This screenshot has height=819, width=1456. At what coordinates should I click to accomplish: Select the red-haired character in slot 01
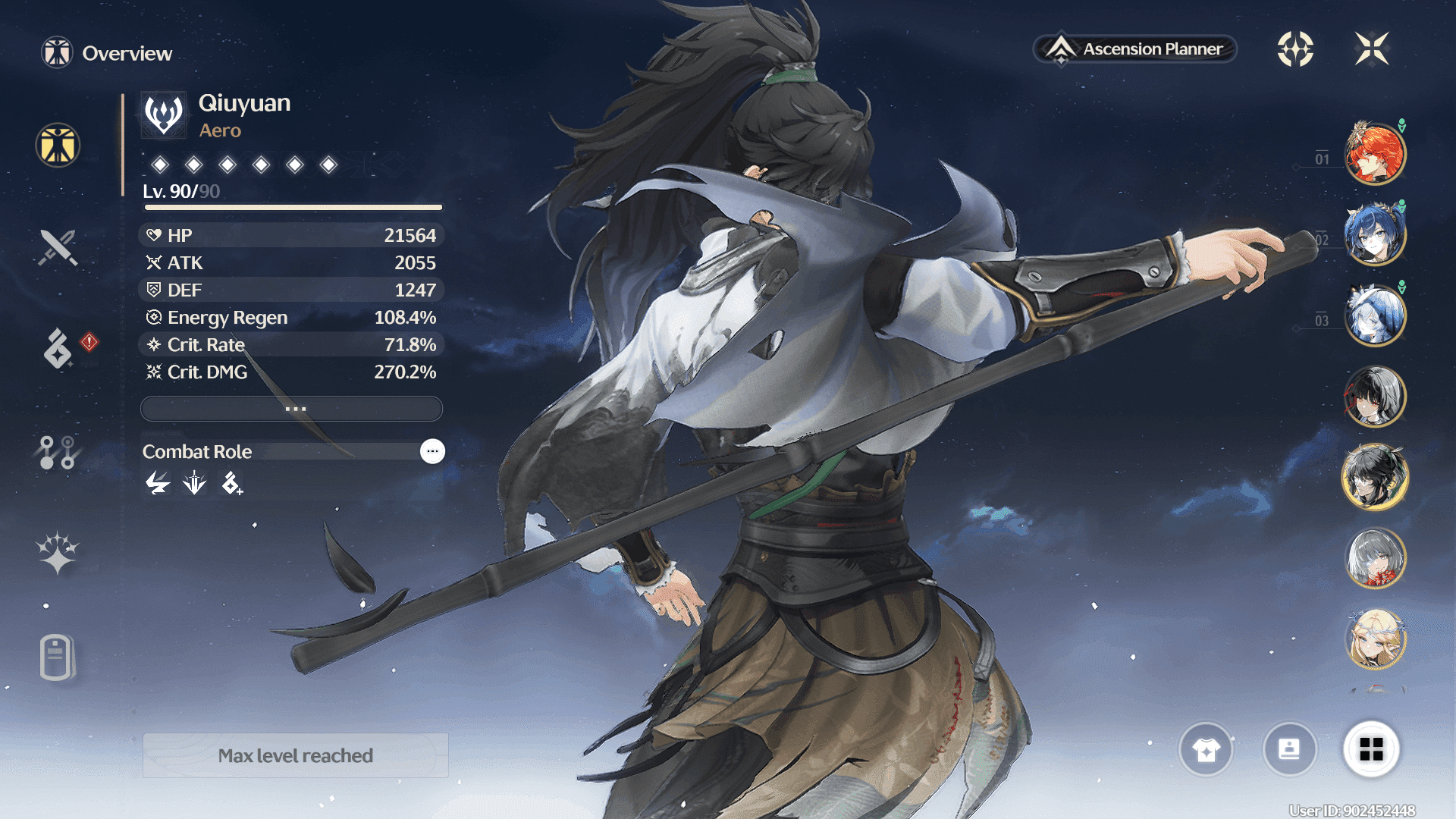pyautogui.click(x=1375, y=155)
